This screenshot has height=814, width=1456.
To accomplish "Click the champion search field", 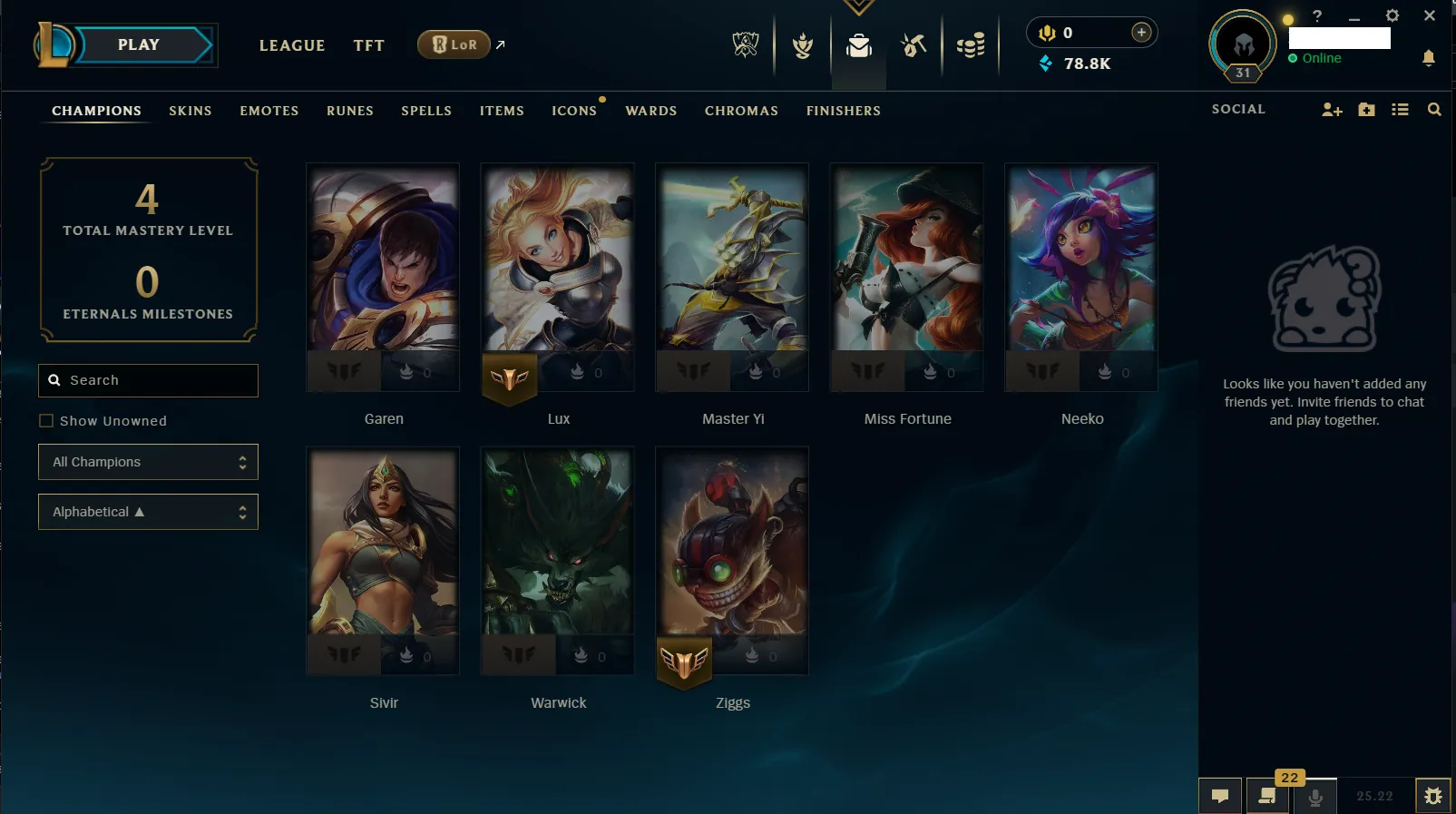I will (148, 380).
